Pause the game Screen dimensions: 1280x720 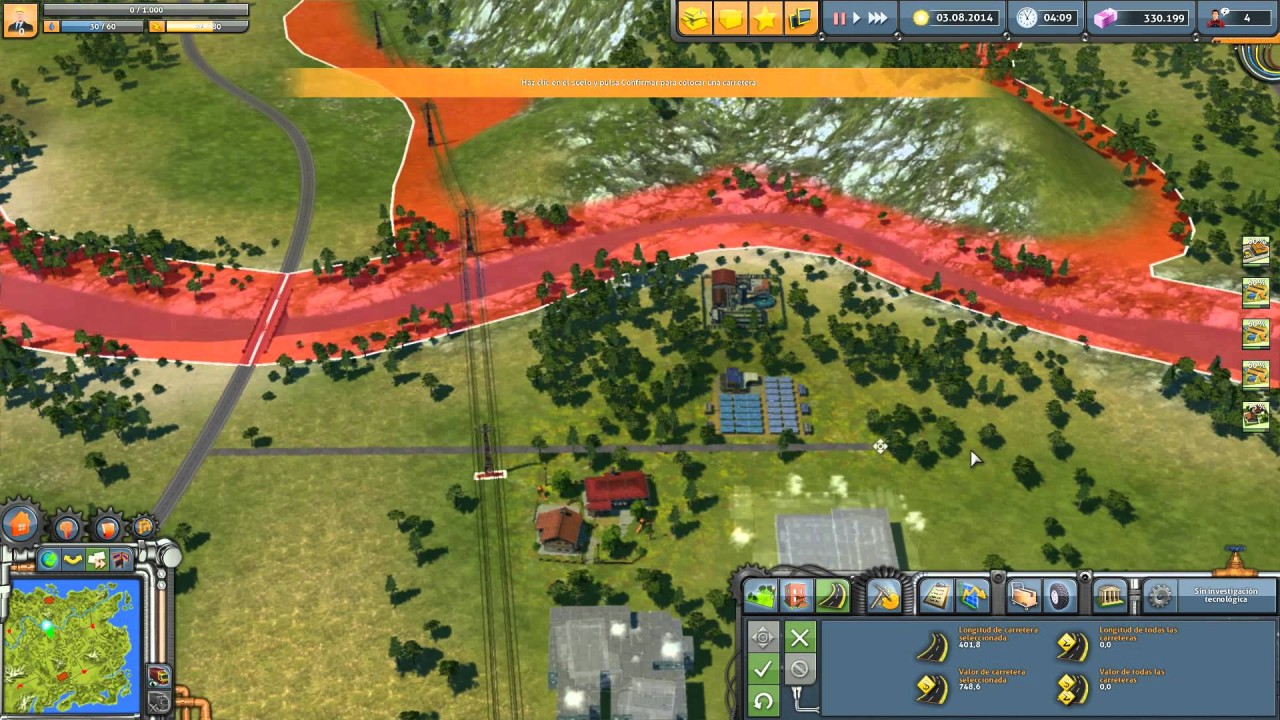839,18
